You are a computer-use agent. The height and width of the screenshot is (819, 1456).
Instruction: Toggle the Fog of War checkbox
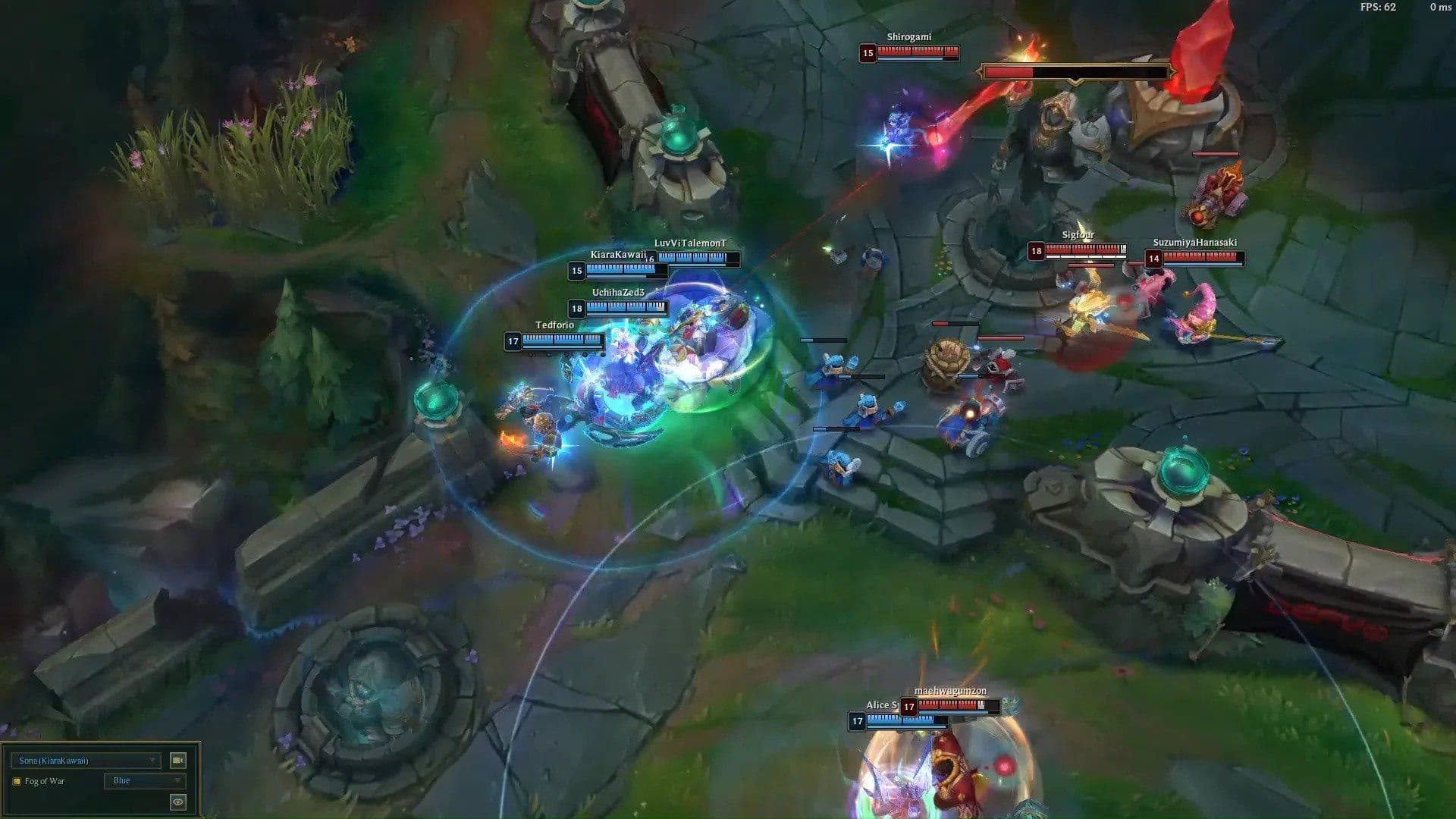[x=17, y=781]
